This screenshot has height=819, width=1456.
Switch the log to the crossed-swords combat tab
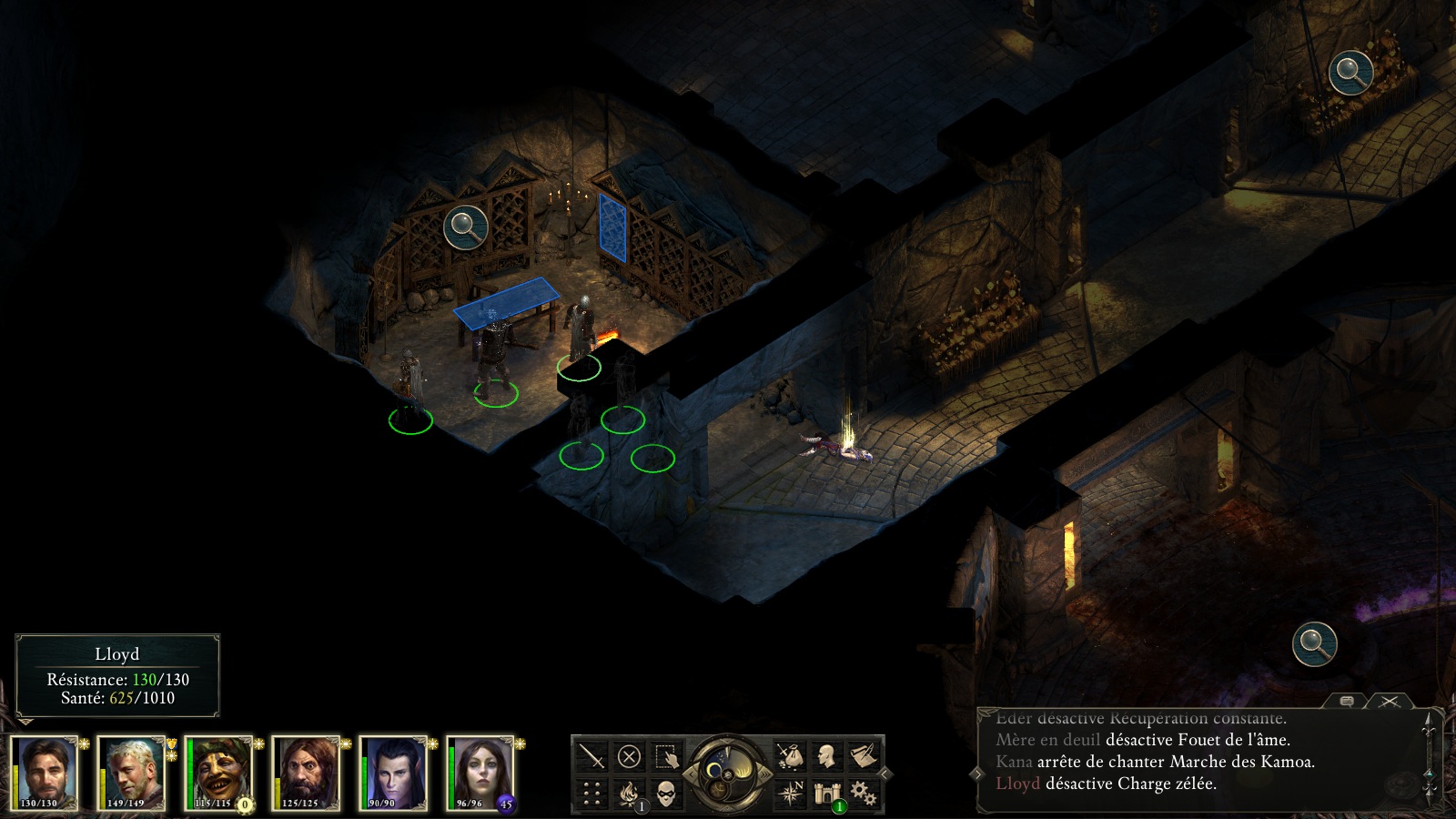[x=1390, y=701]
